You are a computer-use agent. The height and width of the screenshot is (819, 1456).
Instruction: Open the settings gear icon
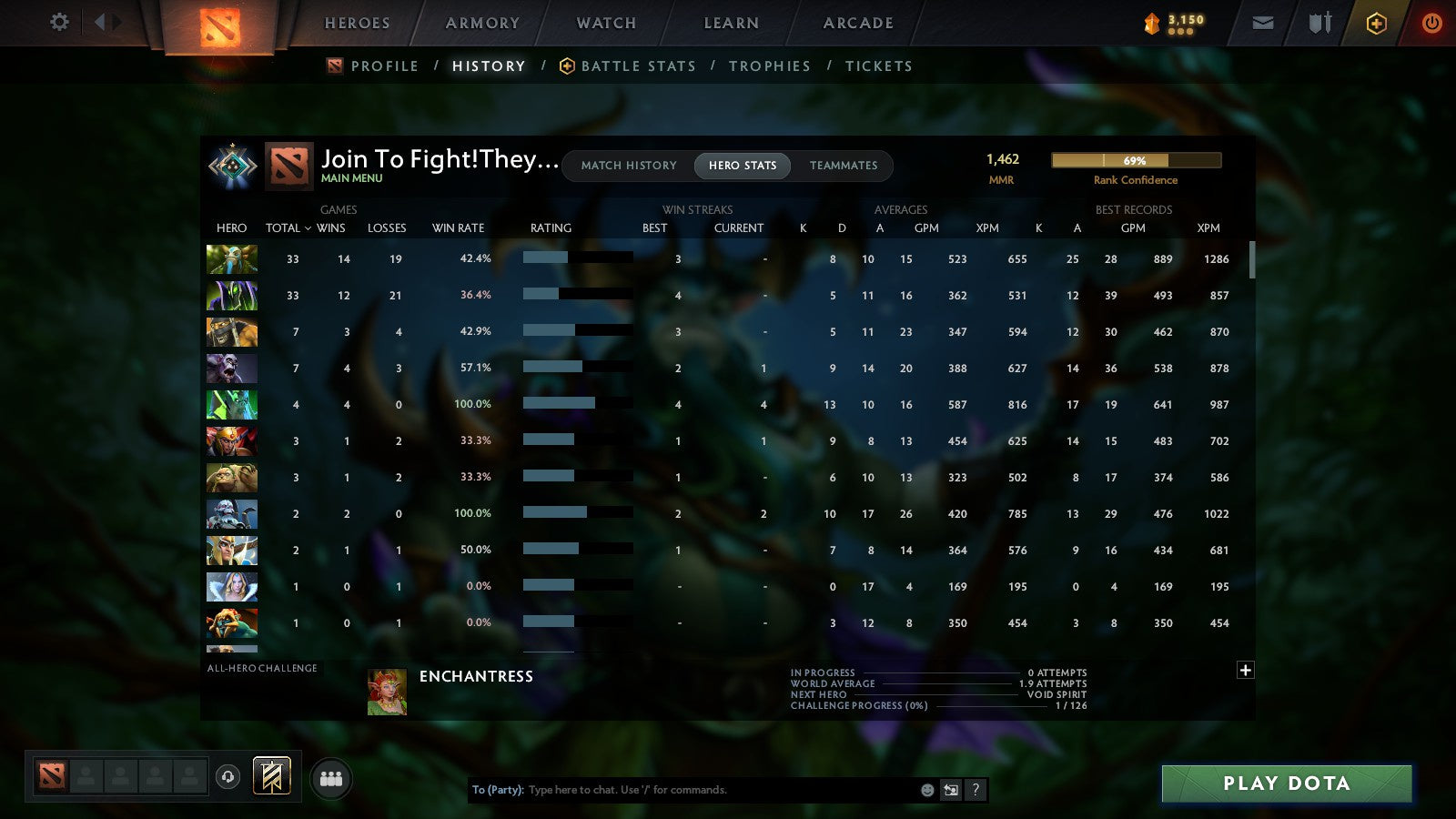pyautogui.click(x=58, y=23)
